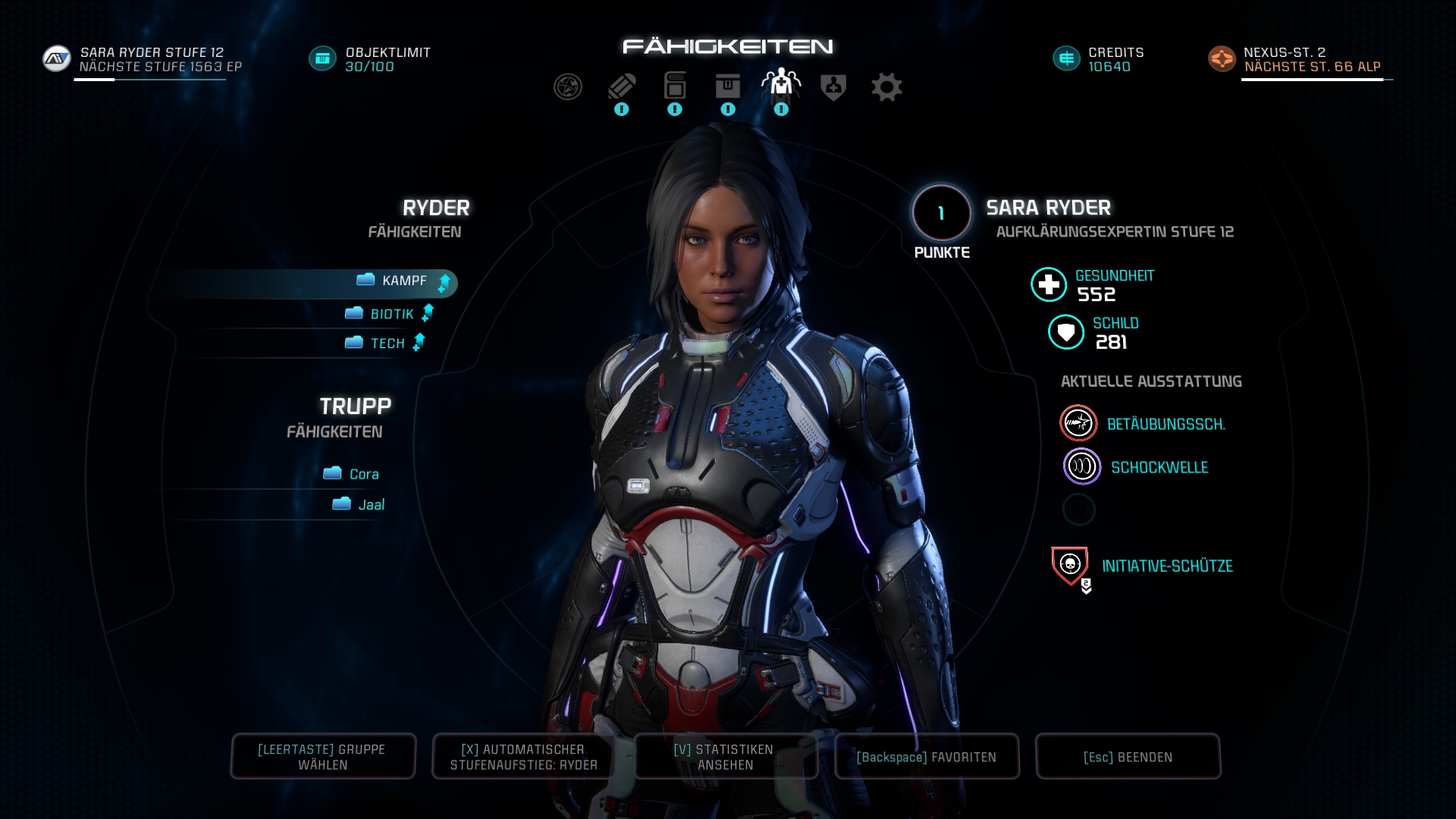
Task: Open the settings gear icon
Action: click(x=886, y=86)
